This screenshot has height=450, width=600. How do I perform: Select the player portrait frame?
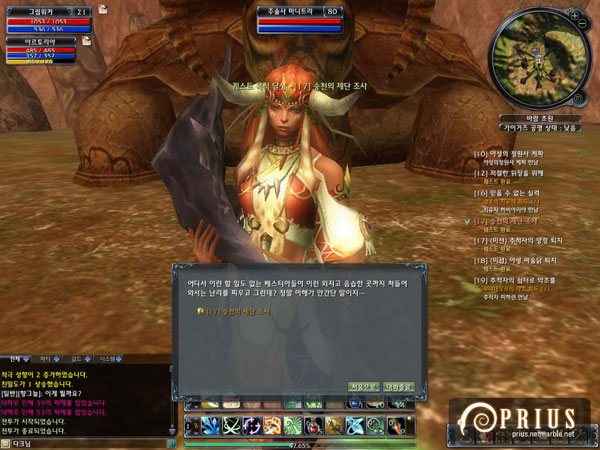pos(40,18)
